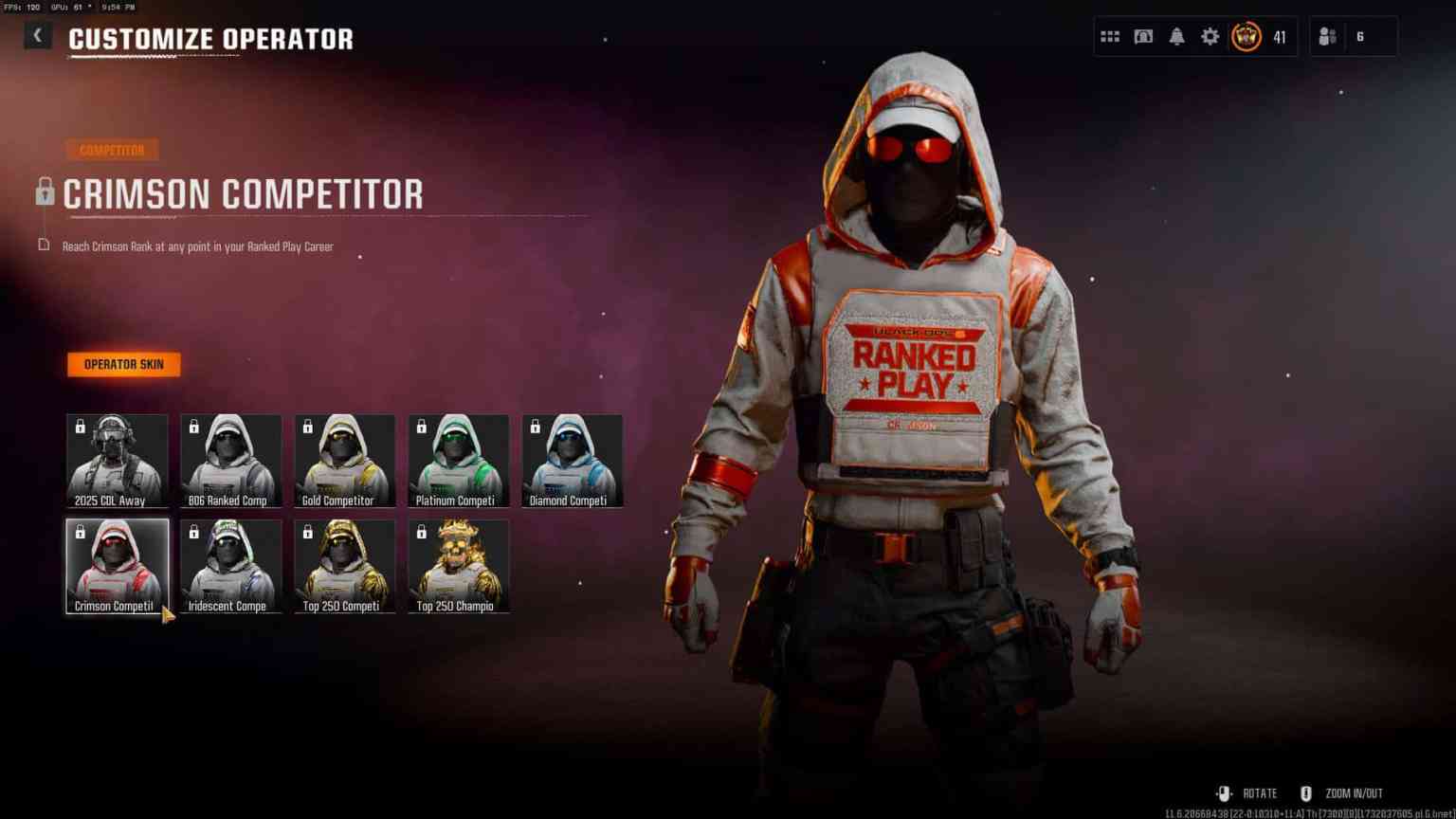Screen dimensions: 1456x819
Task: Click the lock icon on Top 250 Champion skin
Action: tap(420, 531)
